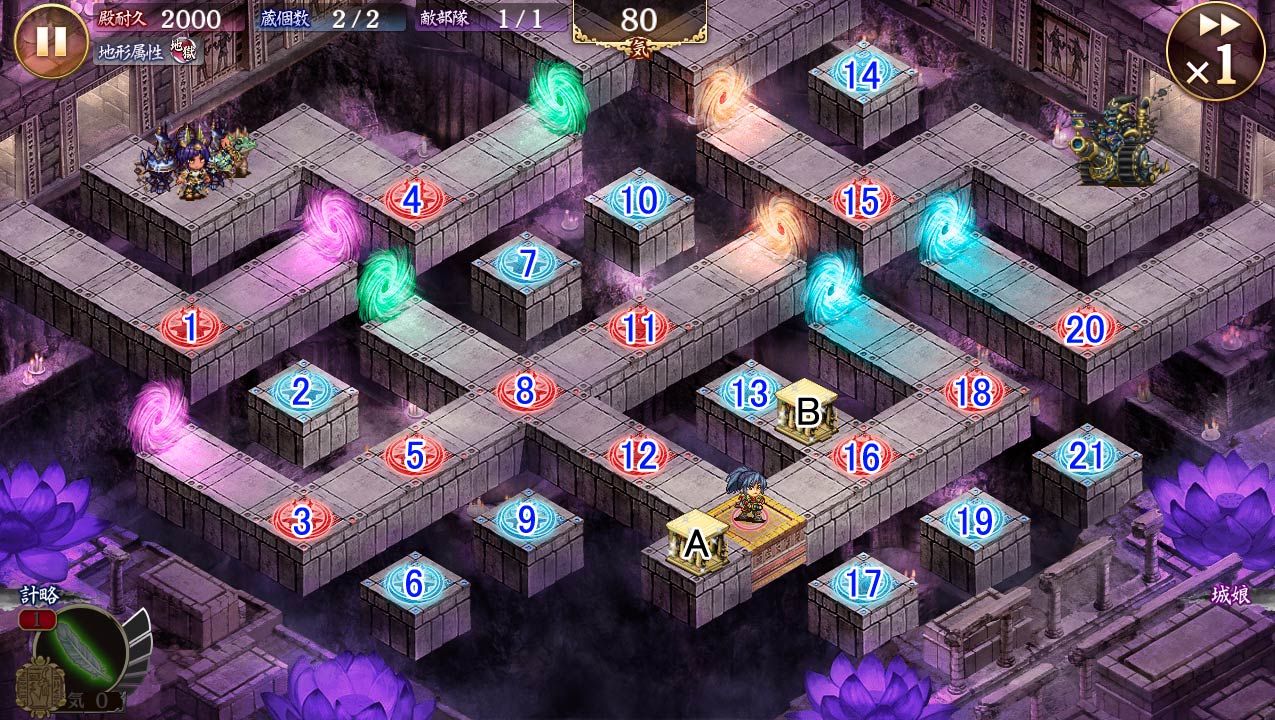Select the storehouse marked B
The image size is (1275, 720).
(x=807, y=410)
